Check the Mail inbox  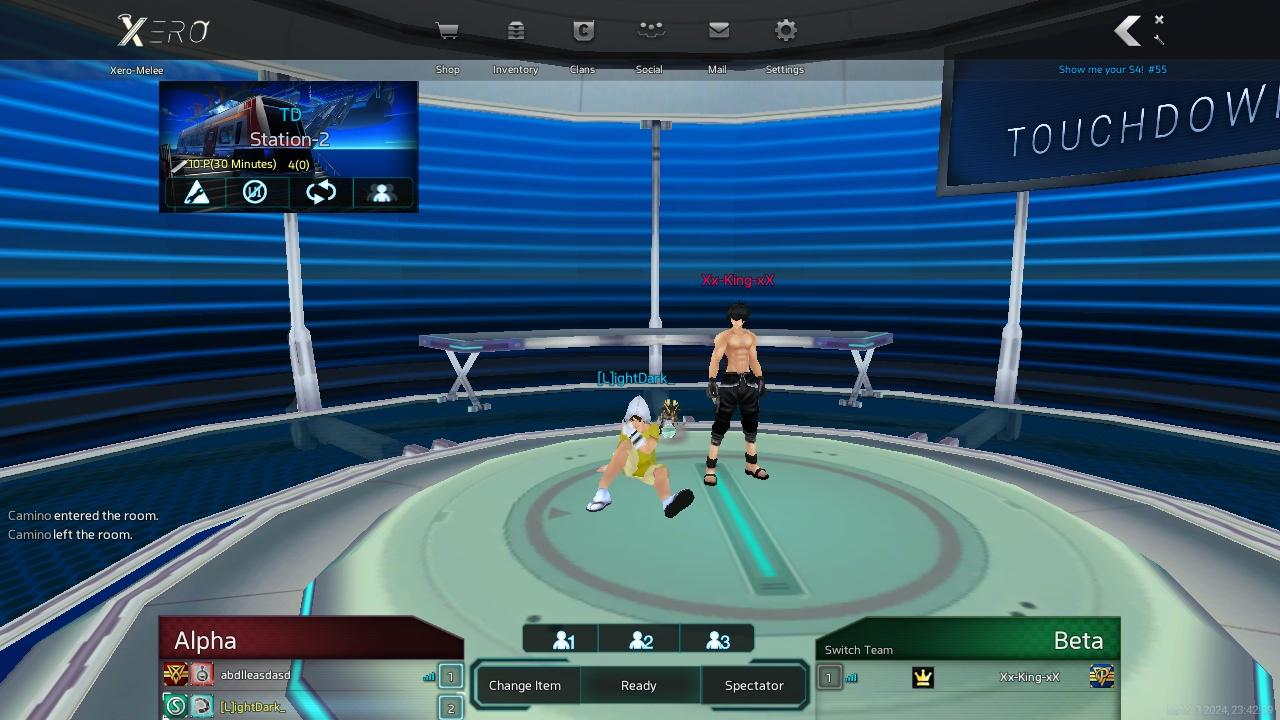[x=718, y=32]
